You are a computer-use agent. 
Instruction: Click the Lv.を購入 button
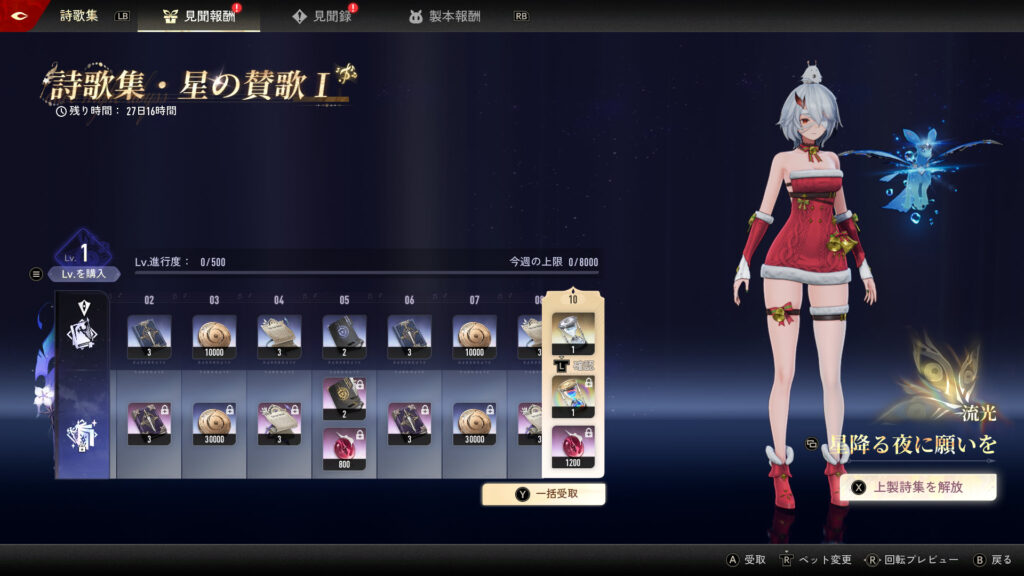pos(84,273)
